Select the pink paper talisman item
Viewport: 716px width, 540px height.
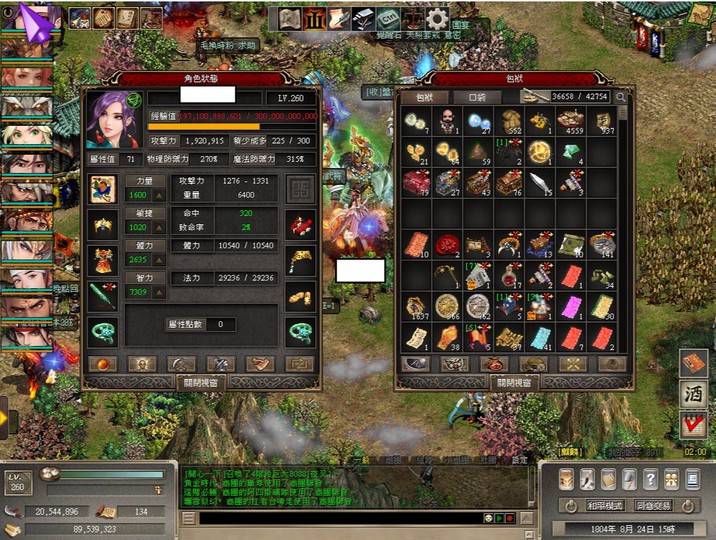(571, 306)
